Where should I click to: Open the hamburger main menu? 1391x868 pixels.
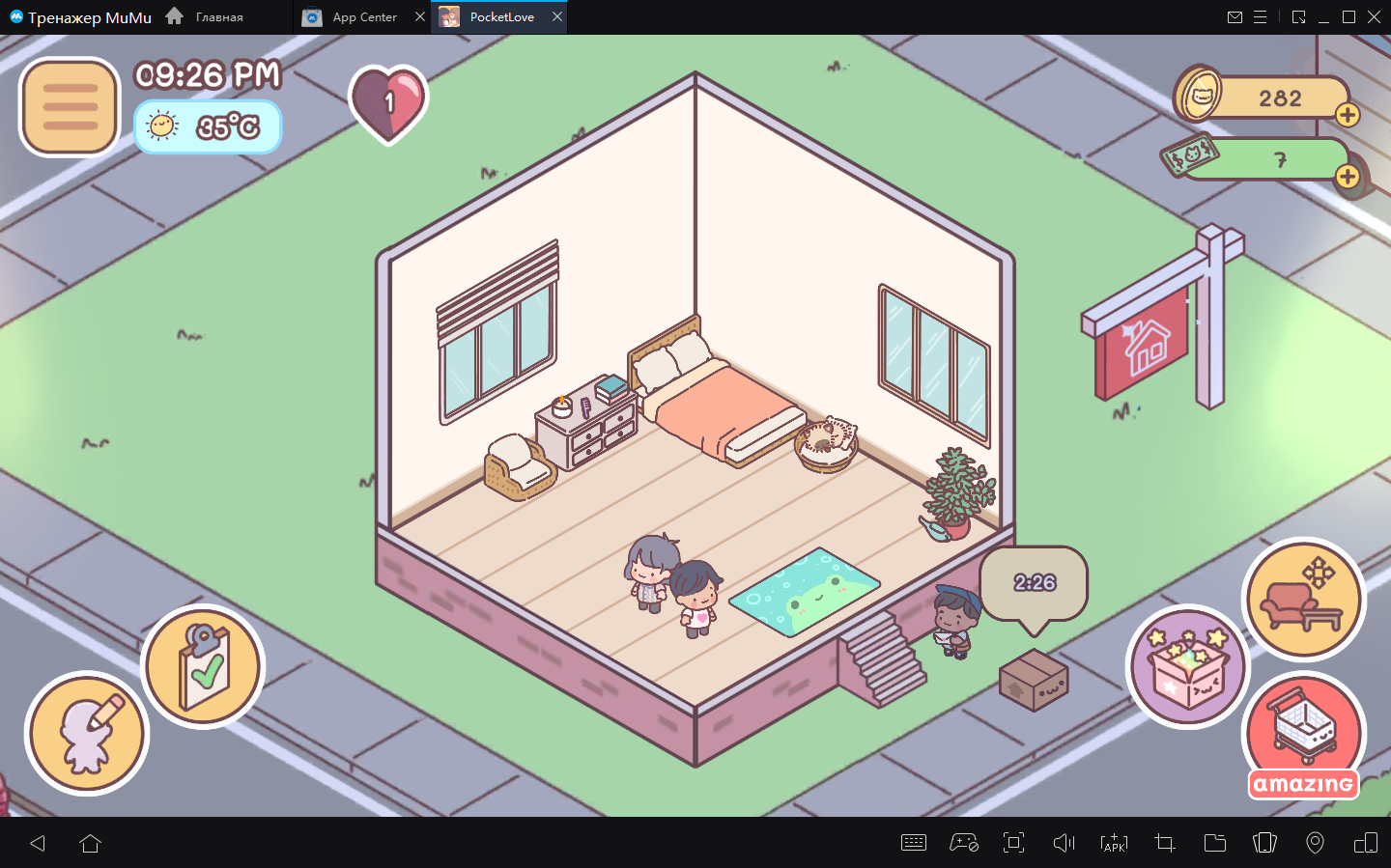[70, 106]
